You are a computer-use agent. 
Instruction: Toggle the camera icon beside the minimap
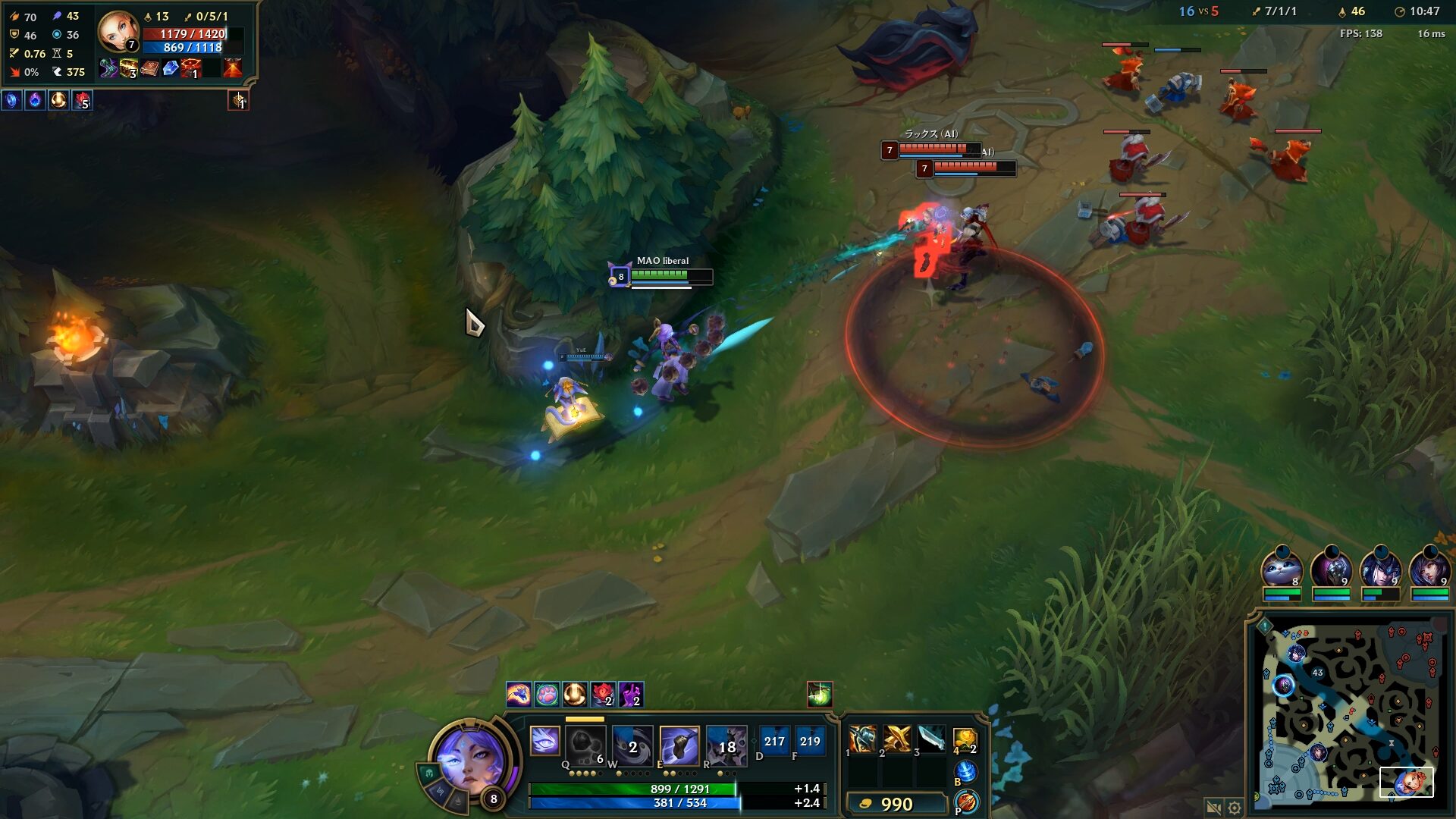pyautogui.click(x=1213, y=808)
